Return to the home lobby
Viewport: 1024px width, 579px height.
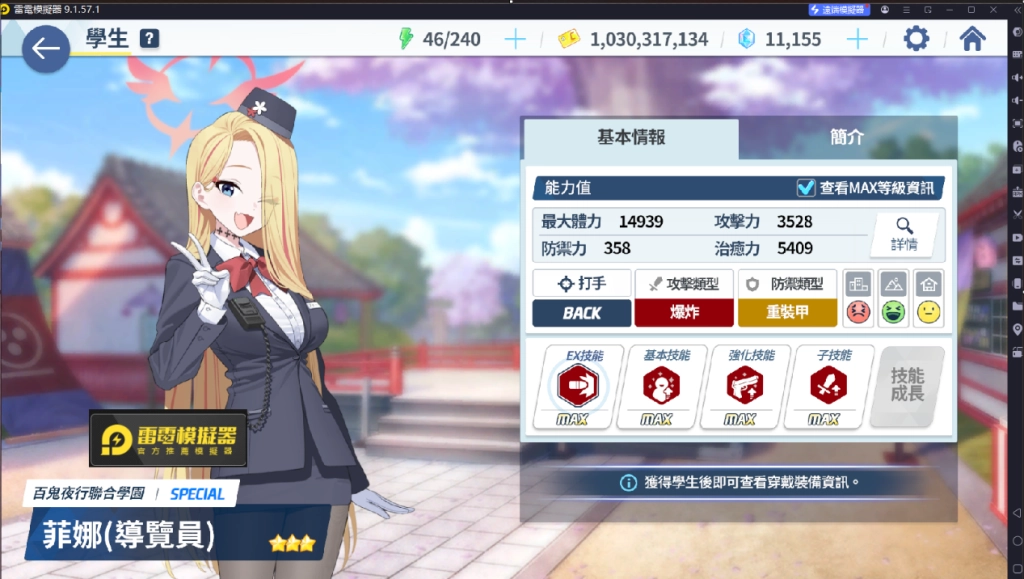tap(972, 39)
